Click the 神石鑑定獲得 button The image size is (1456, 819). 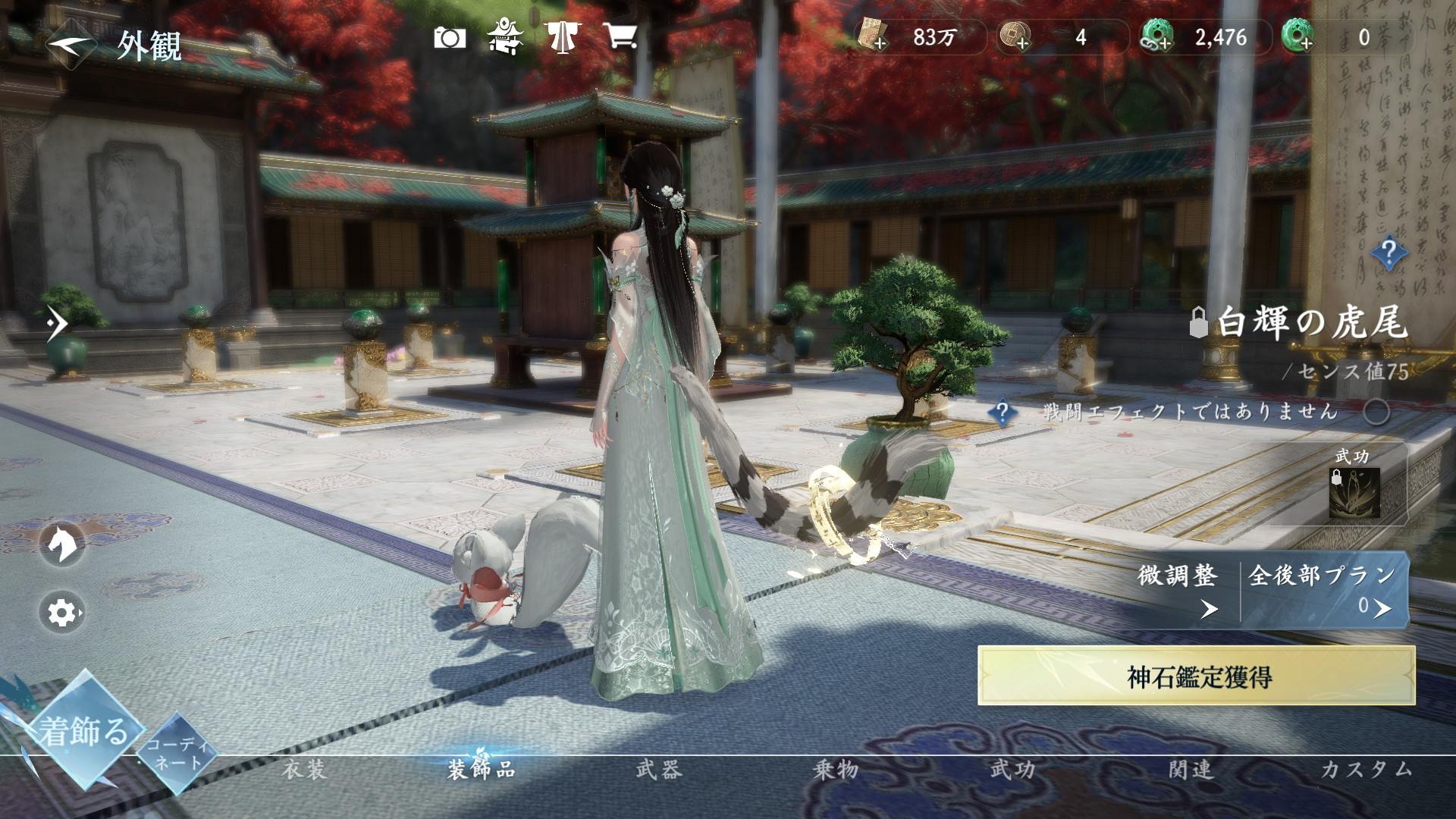point(1196,676)
